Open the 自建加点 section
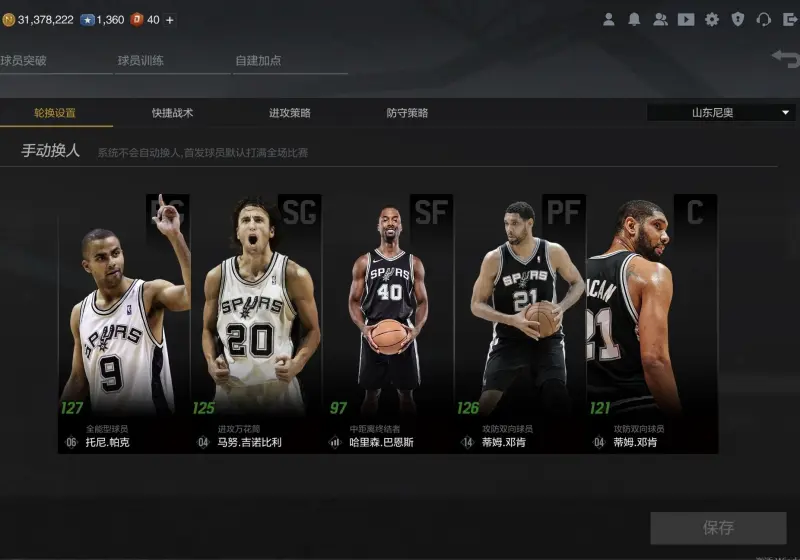Screen dimensions: 800x560 (x=258, y=61)
